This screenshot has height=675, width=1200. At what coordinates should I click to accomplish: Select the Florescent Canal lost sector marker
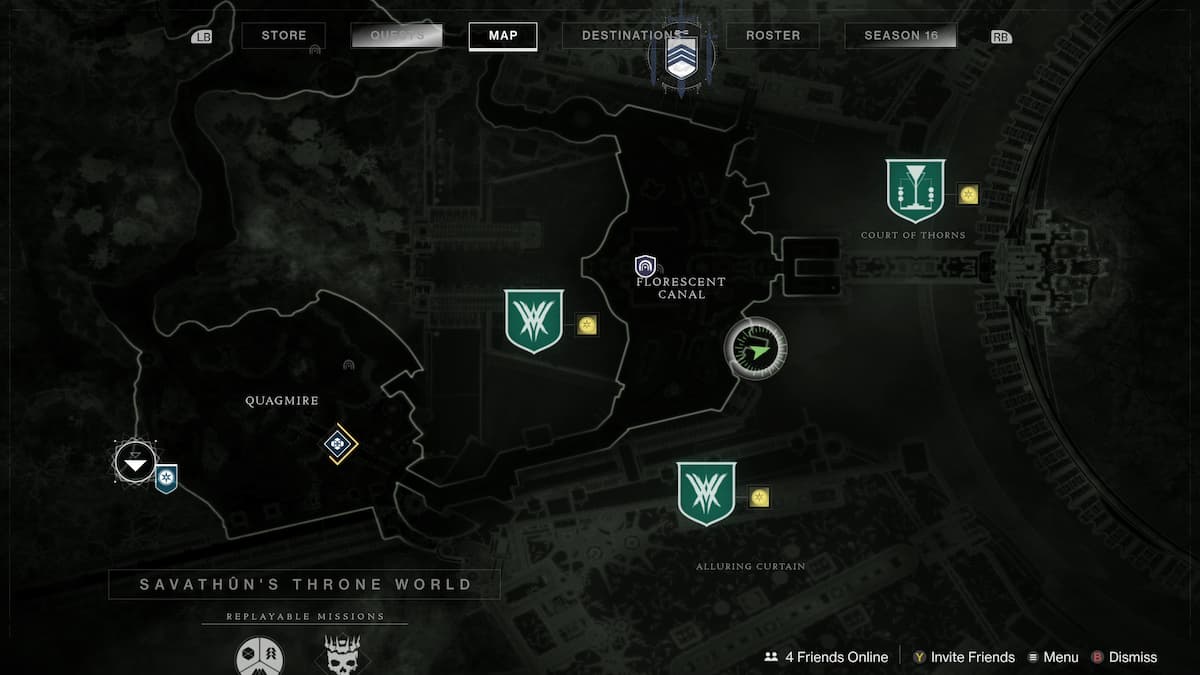point(646,267)
